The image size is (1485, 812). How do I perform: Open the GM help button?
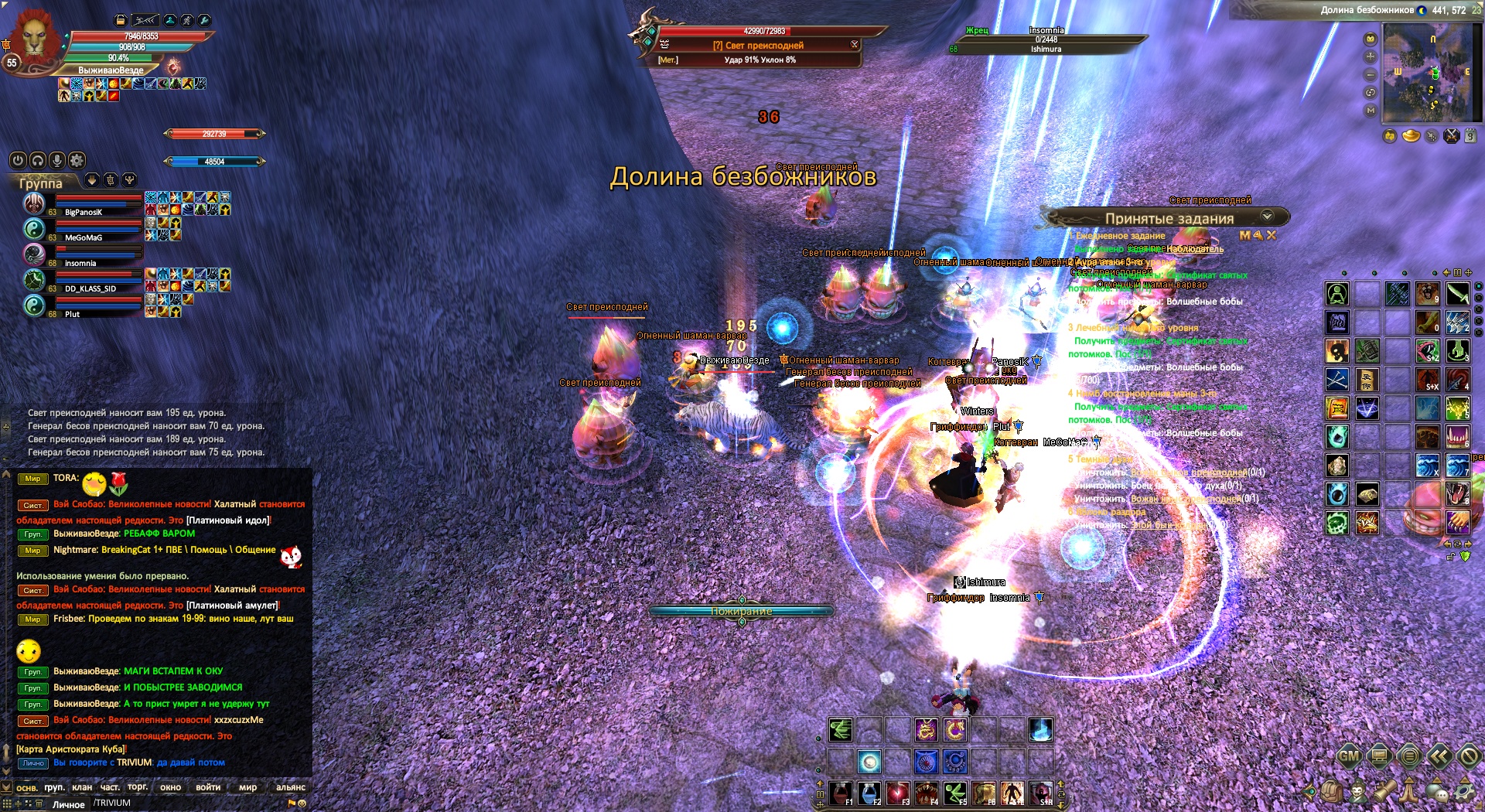click(x=1349, y=756)
